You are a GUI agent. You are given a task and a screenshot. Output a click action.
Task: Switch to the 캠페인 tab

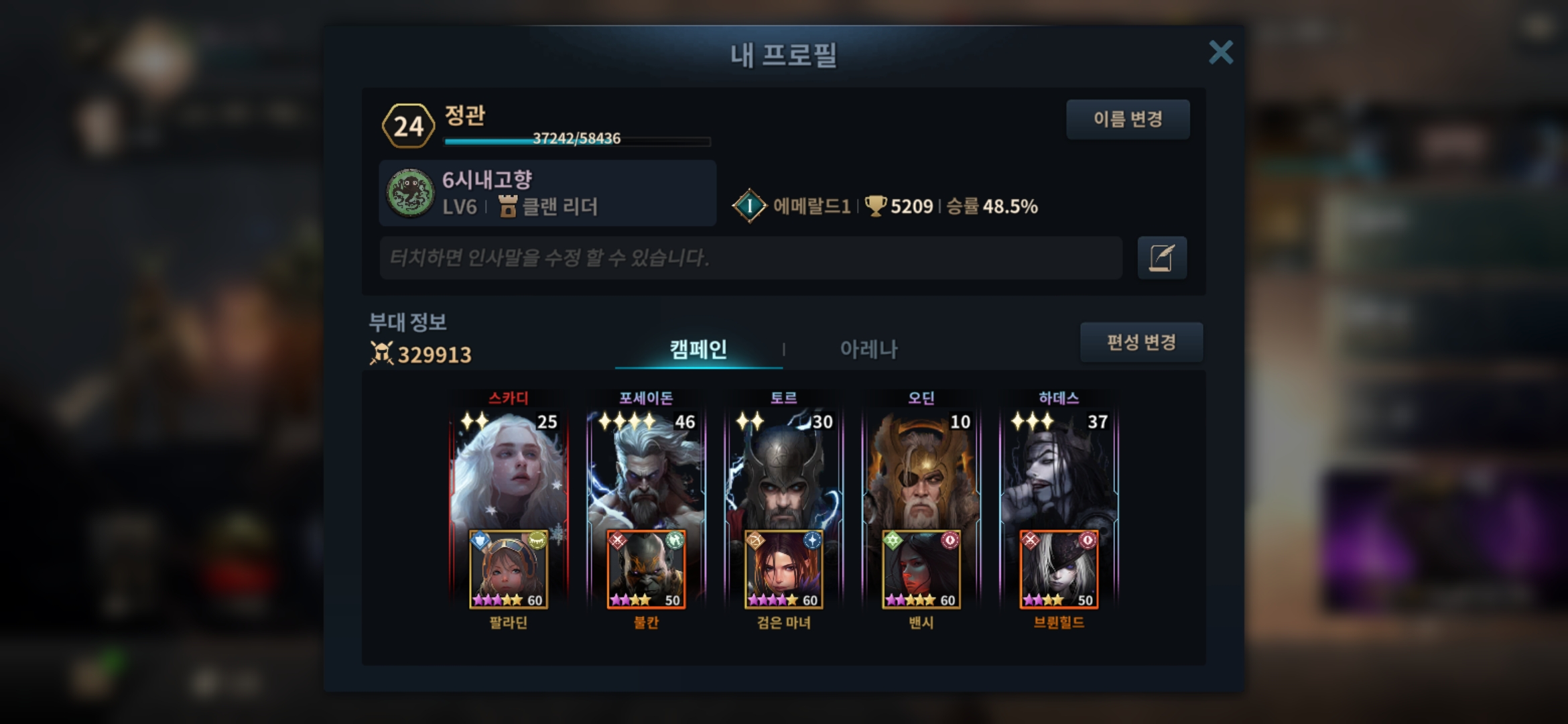coord(698,349)
